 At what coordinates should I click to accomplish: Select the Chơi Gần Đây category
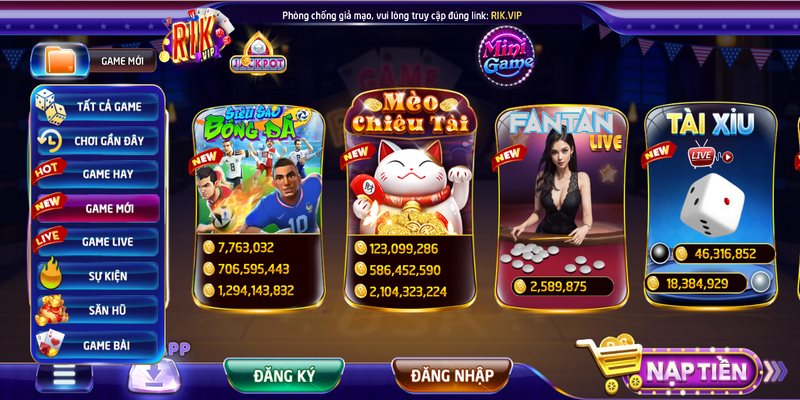click(x=97, y=141)
